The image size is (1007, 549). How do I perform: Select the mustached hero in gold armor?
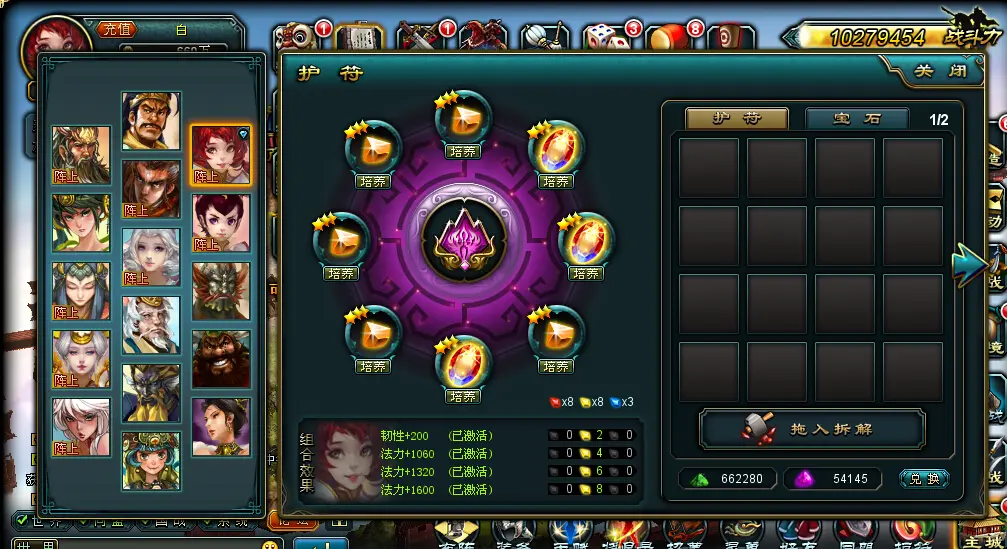tap(151, 121)
